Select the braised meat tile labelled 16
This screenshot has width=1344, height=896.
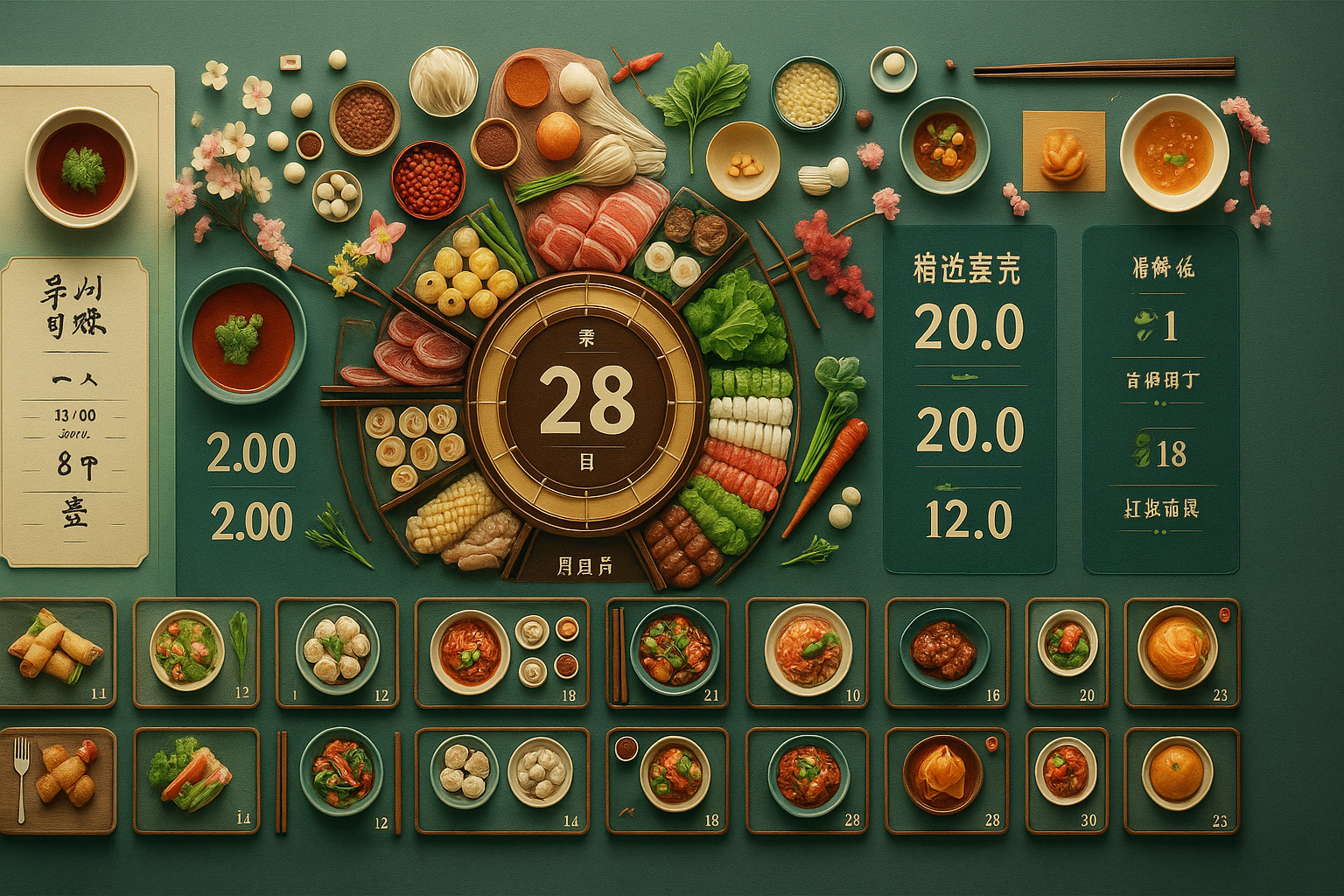[946, 652]
